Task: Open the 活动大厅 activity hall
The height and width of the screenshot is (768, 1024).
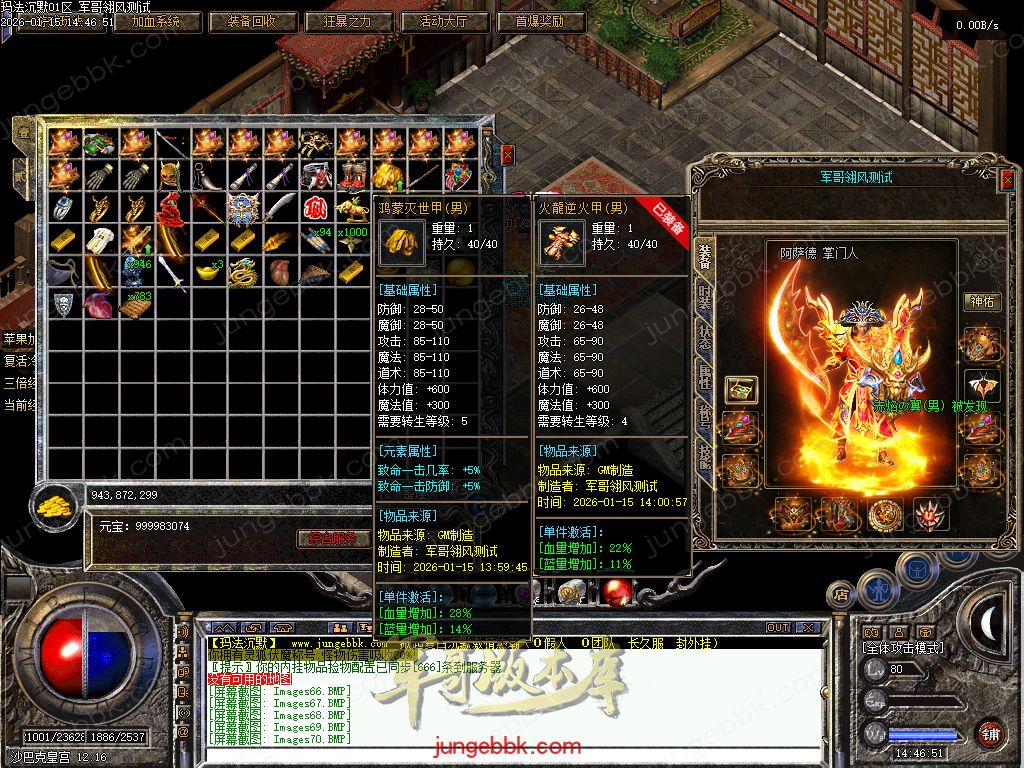Action: tap(446, 21)
